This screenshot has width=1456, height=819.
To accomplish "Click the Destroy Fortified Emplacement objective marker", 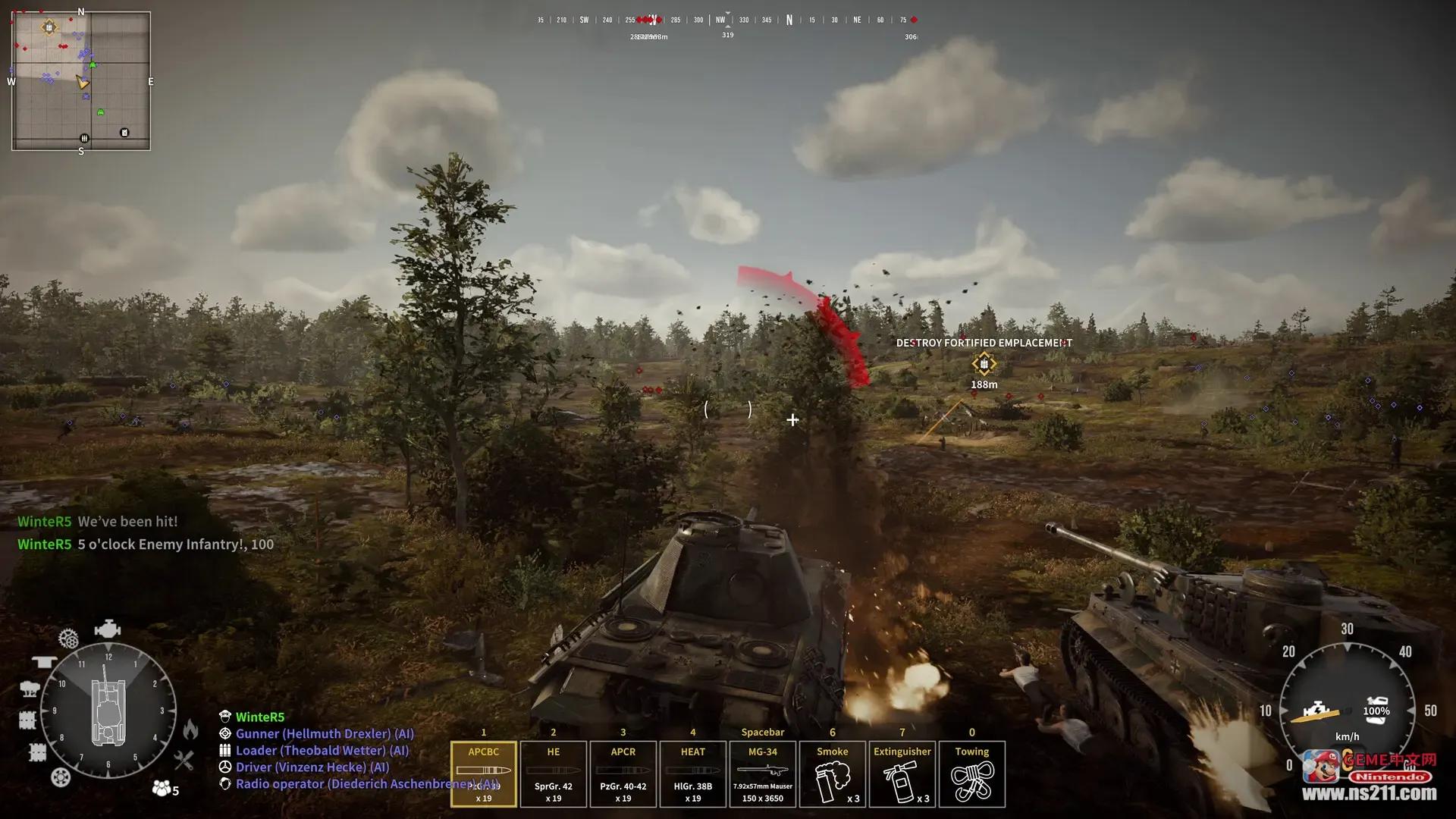I will coord(984,364).
